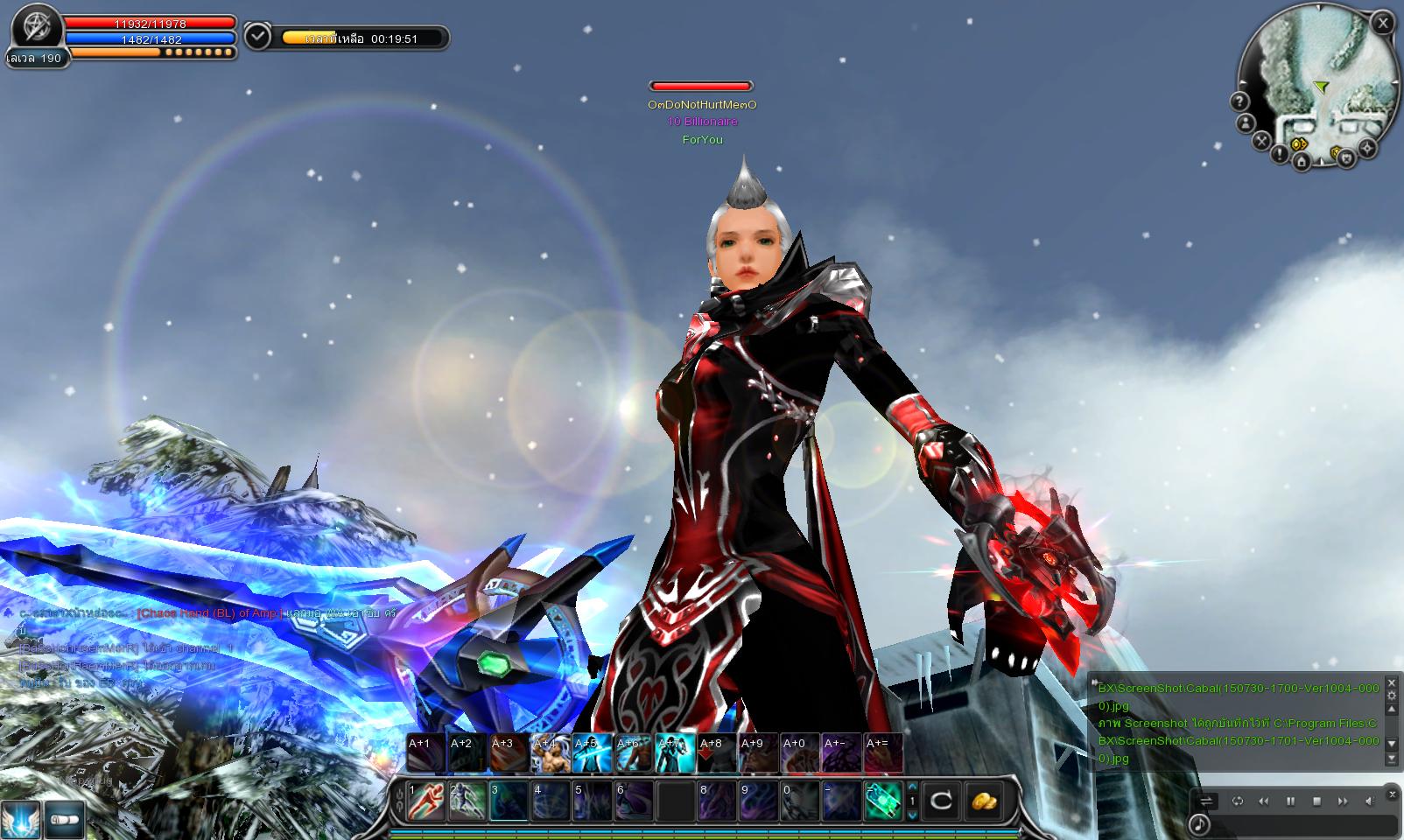Open the message log gear settings

tap(1393, 696)
